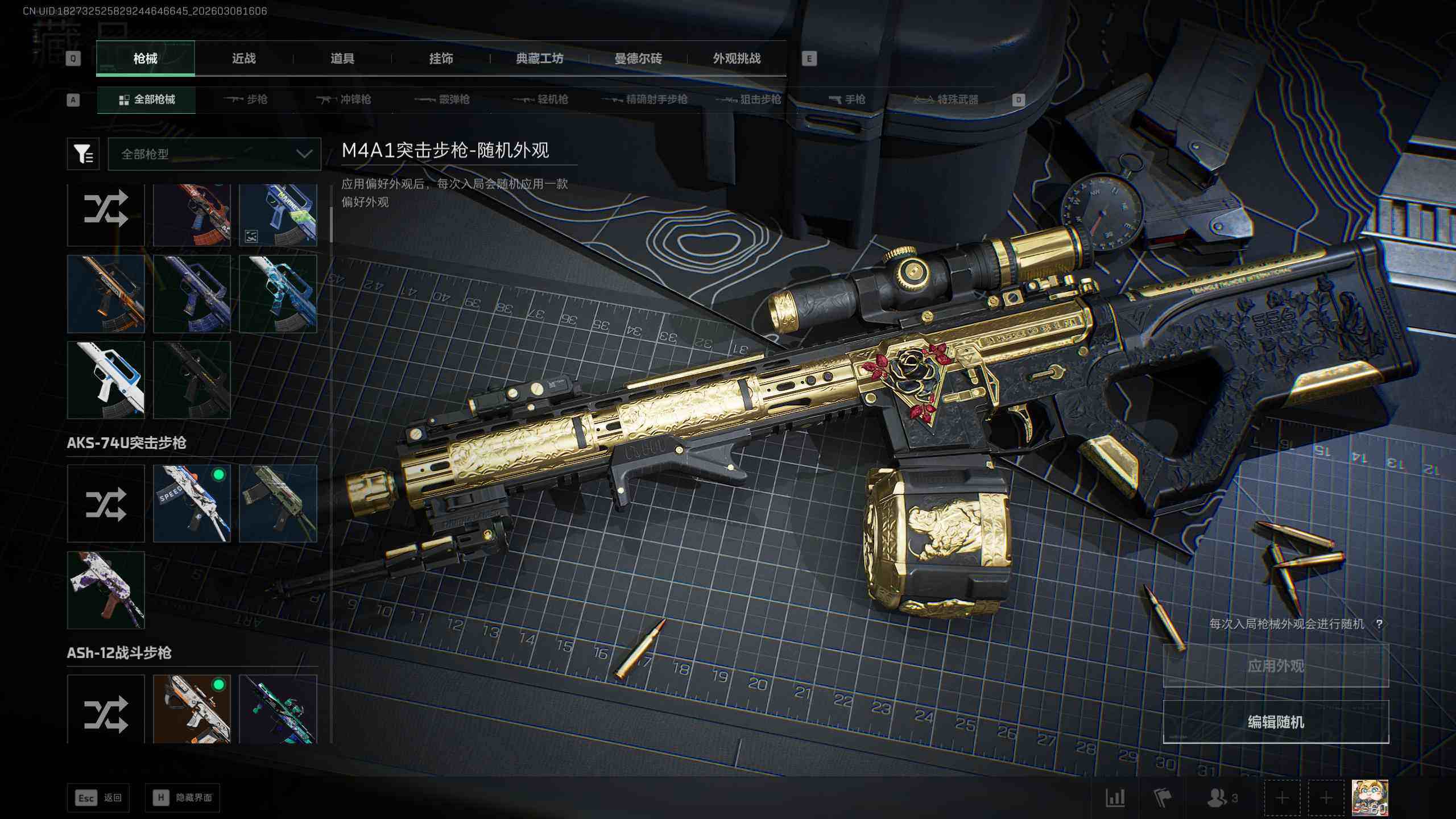Screen dimensions: 1456x819
Task: Open the question mark help tooltip
Action: click(1379, 624)
